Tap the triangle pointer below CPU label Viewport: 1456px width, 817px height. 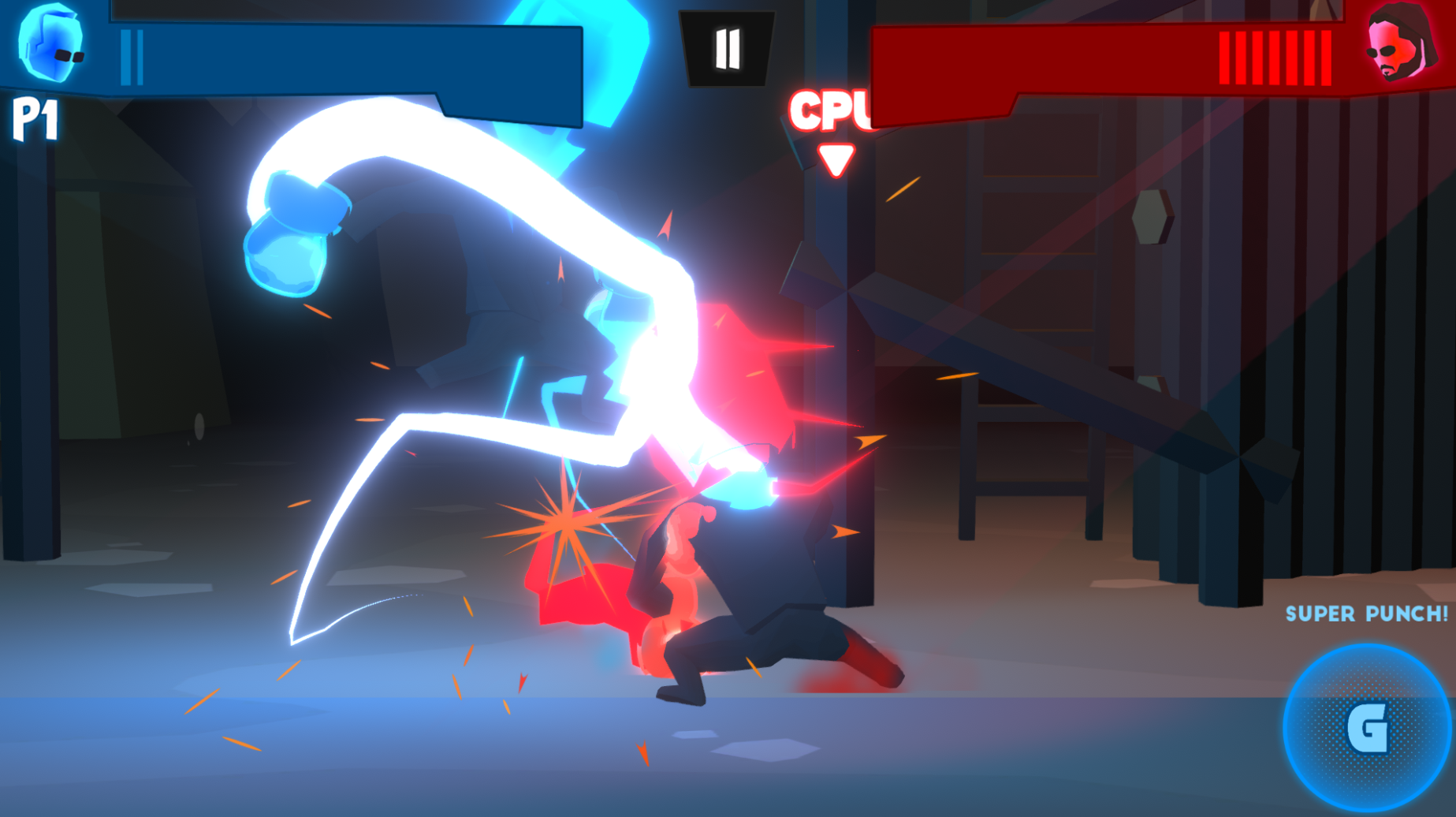pyautogui.click(x=836, y=158)
